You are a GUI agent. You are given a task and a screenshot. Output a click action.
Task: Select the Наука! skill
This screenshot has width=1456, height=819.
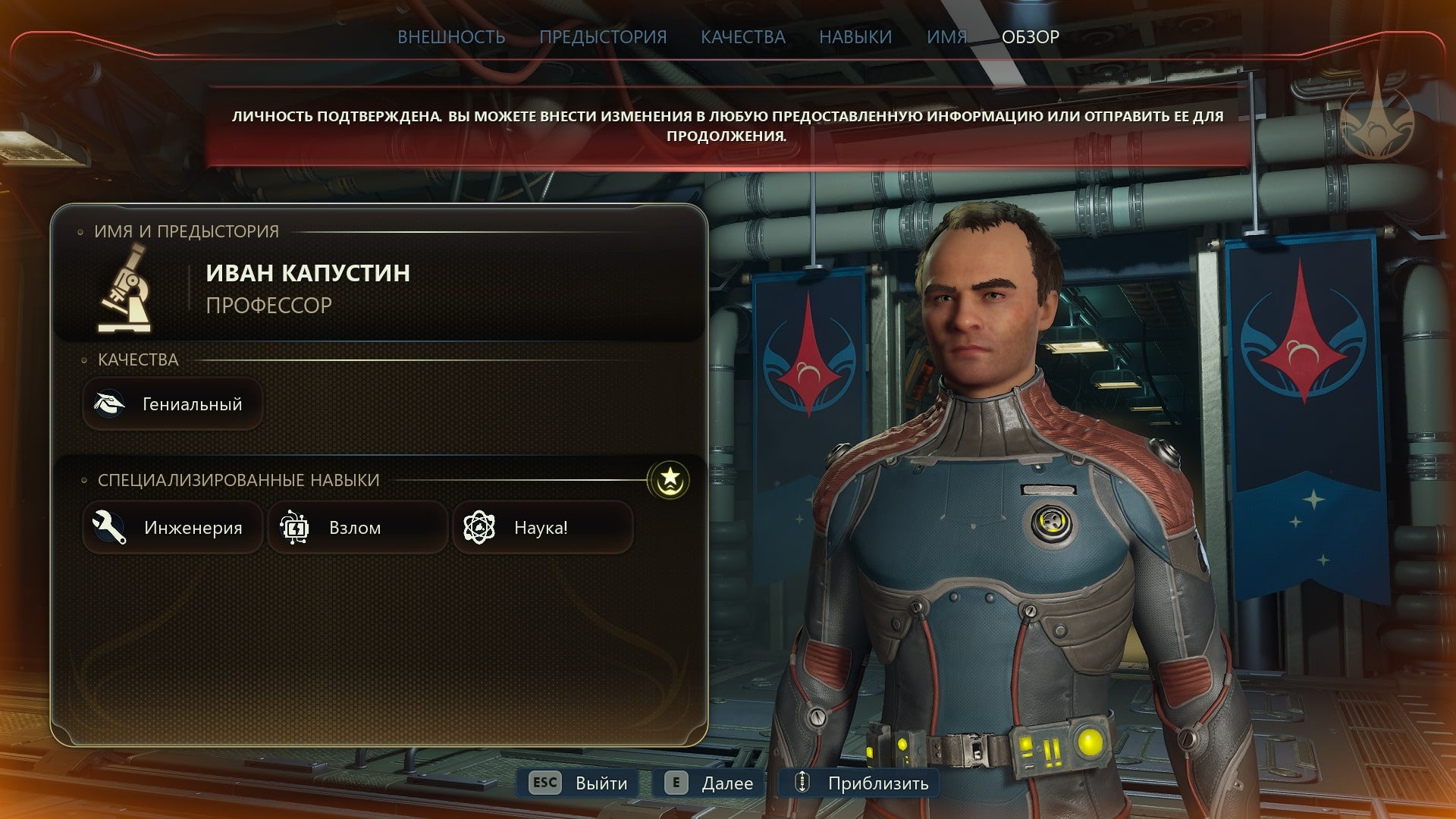tap(542, 528)
